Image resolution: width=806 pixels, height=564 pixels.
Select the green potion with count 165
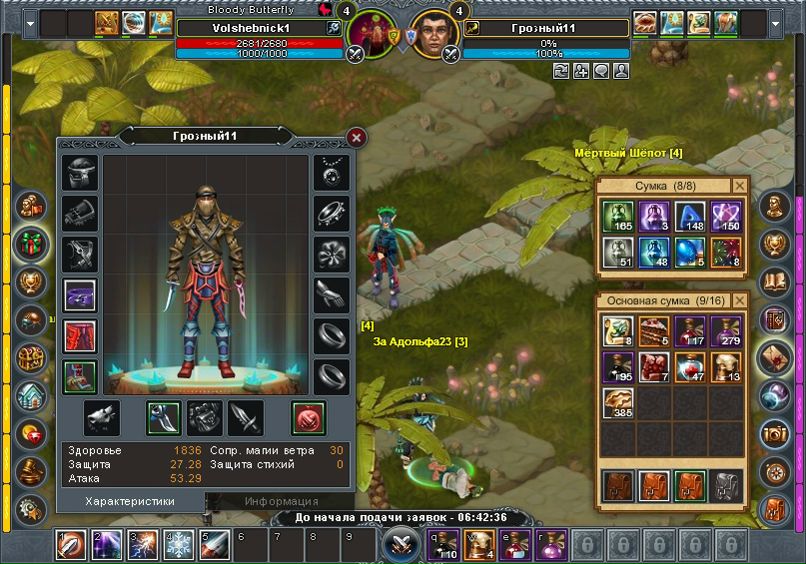(617, 217)
